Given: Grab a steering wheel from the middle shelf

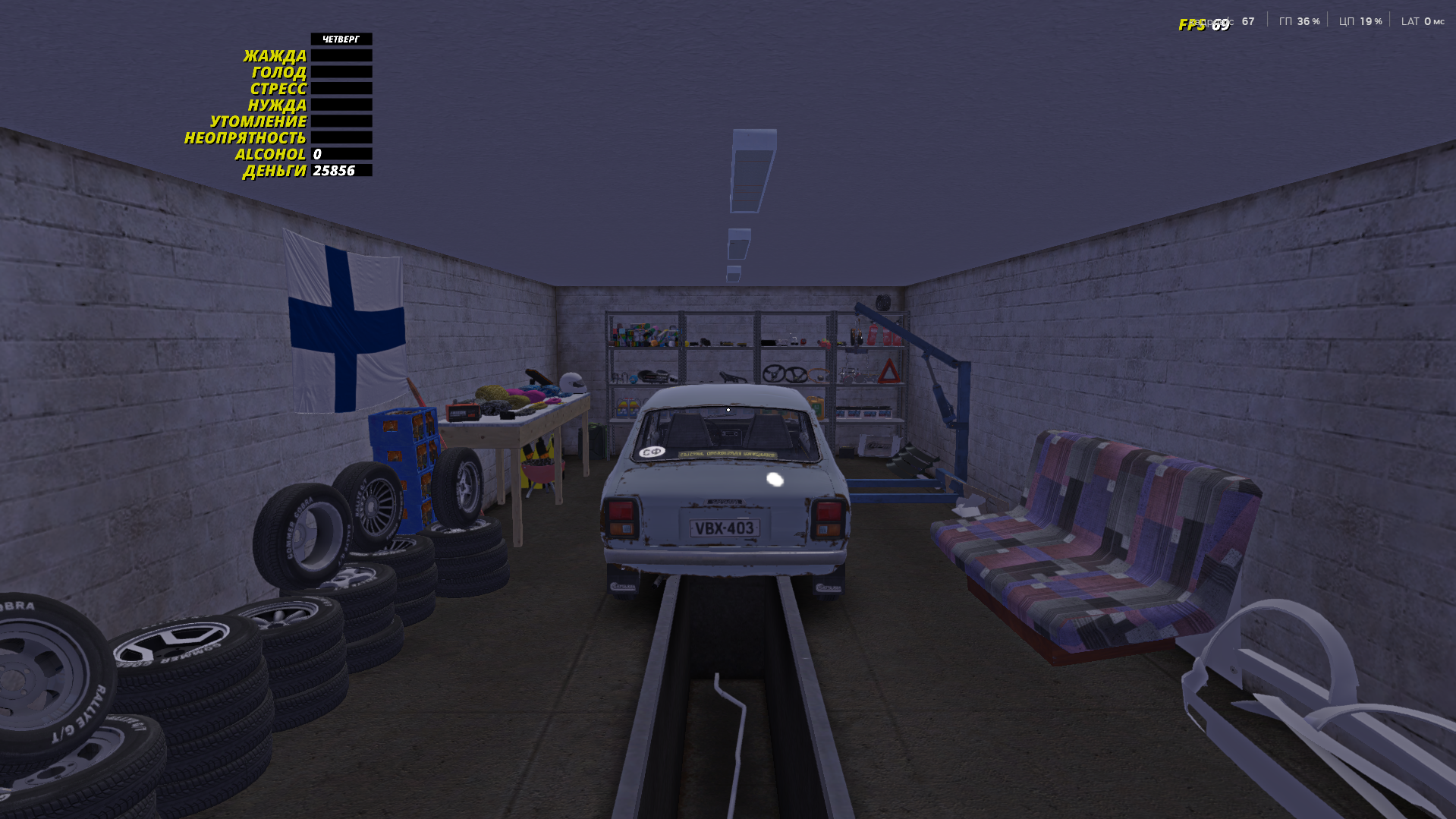Looking at the screenshot, I should [775, 373].
